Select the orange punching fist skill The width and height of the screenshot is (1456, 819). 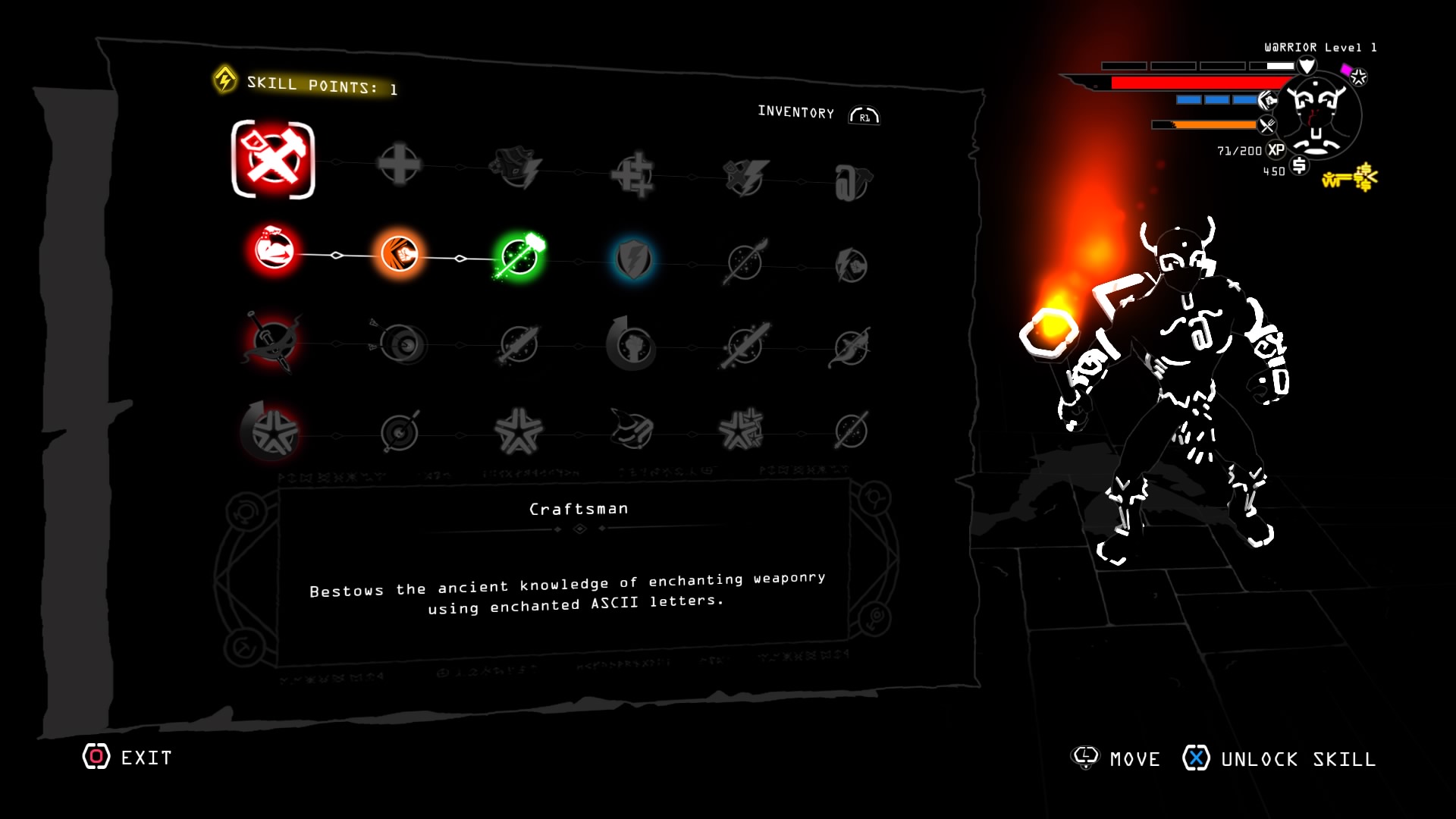click(400, 254)
